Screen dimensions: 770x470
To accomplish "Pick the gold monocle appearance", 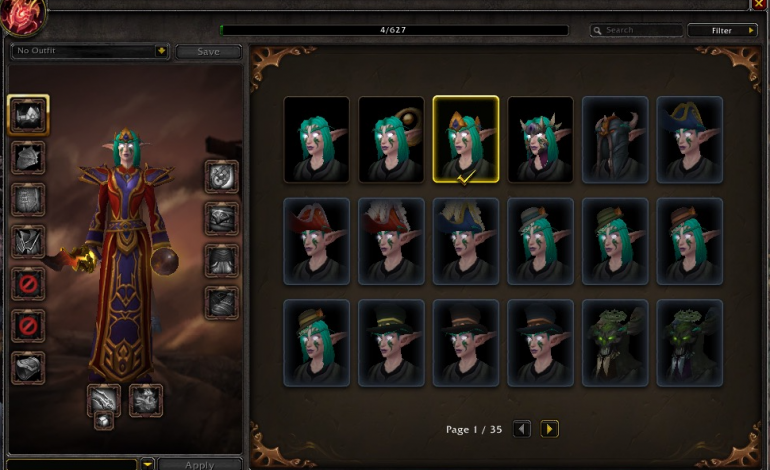I will (391, 139).
